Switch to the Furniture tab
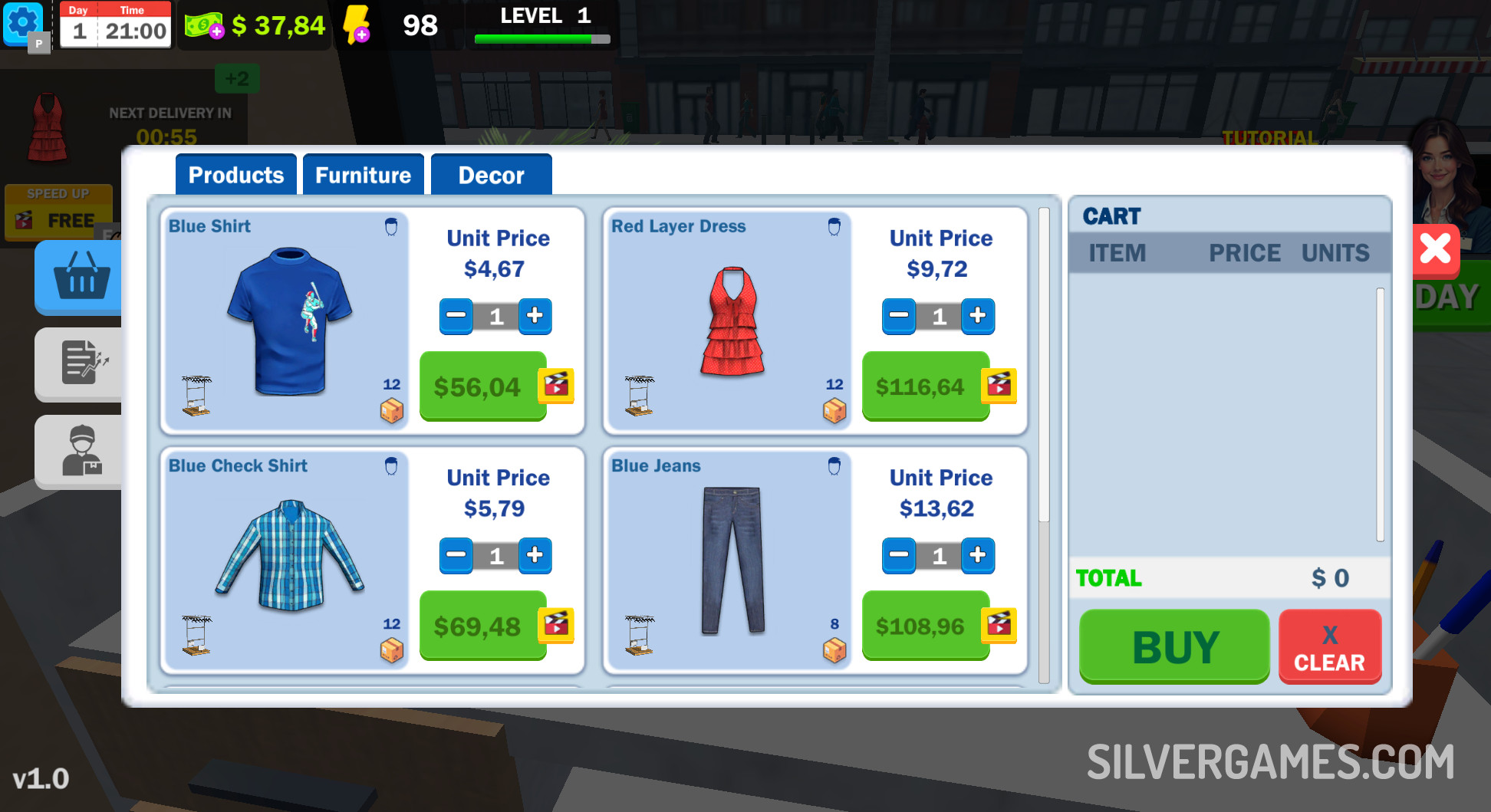The image size is (1491, 812). [x=363, y=175]
